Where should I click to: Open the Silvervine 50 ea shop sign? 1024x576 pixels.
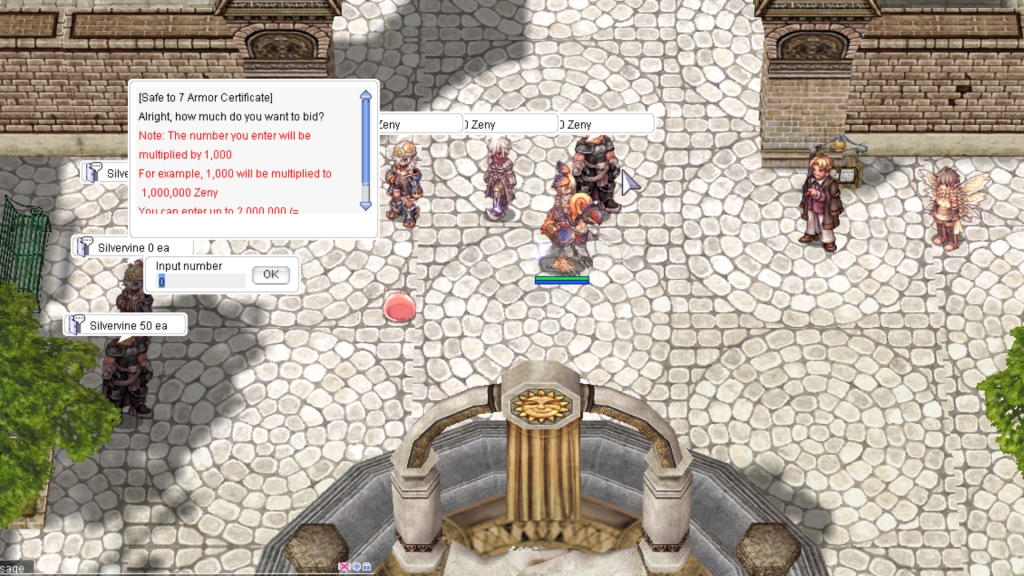coord(126,325)
